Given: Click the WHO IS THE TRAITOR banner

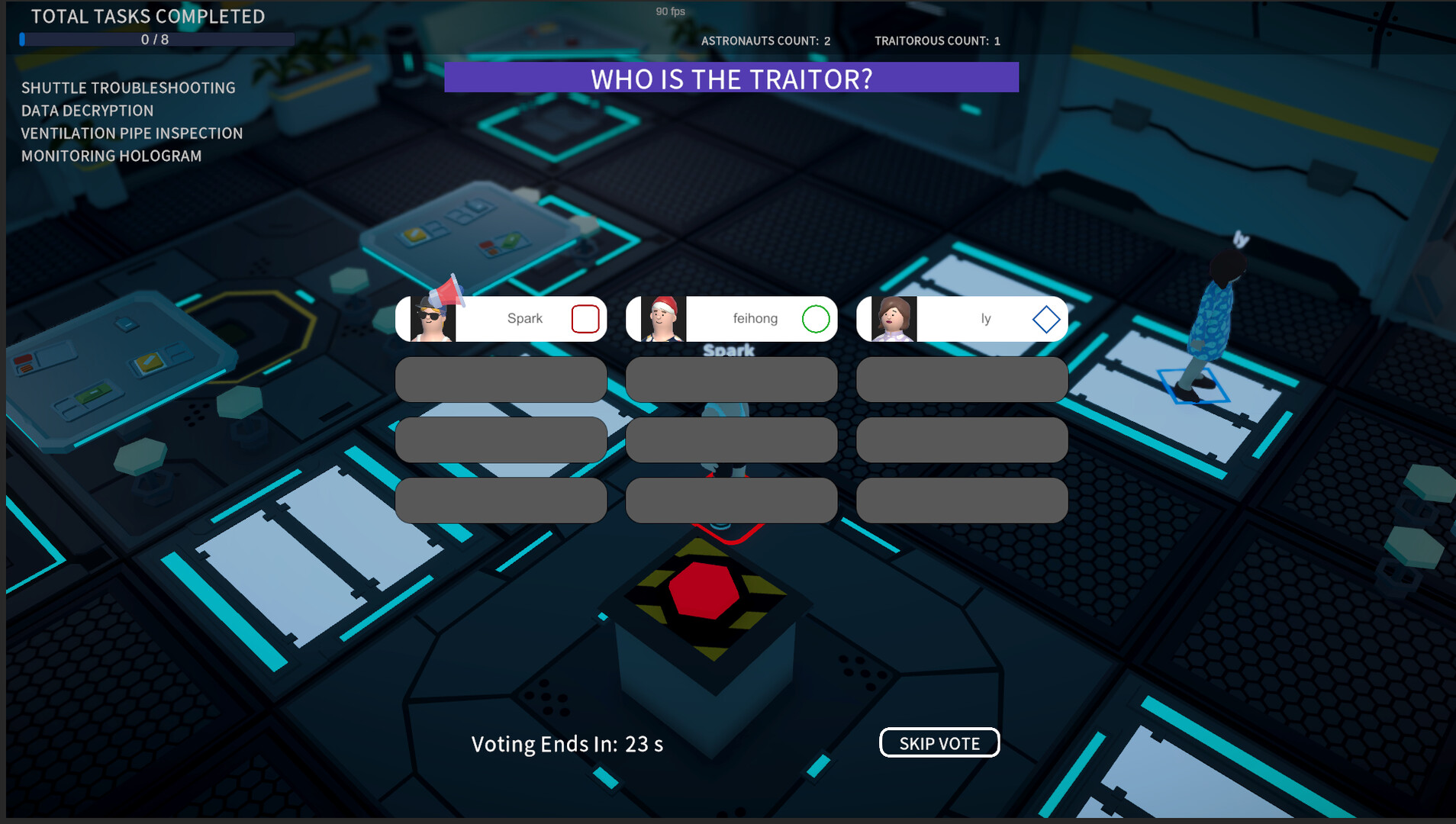Looking at the screenshot, I should (730, 78).
